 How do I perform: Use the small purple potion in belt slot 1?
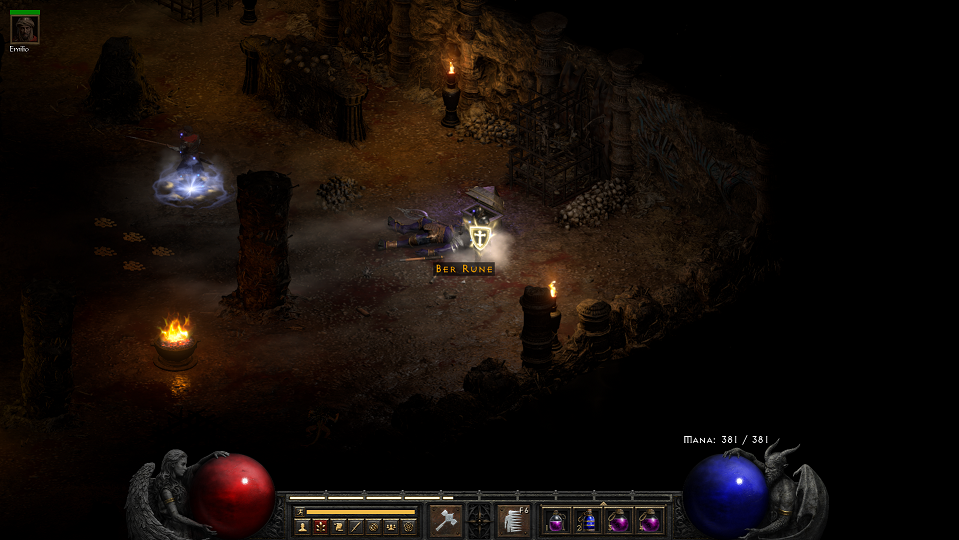click(556, 521)
